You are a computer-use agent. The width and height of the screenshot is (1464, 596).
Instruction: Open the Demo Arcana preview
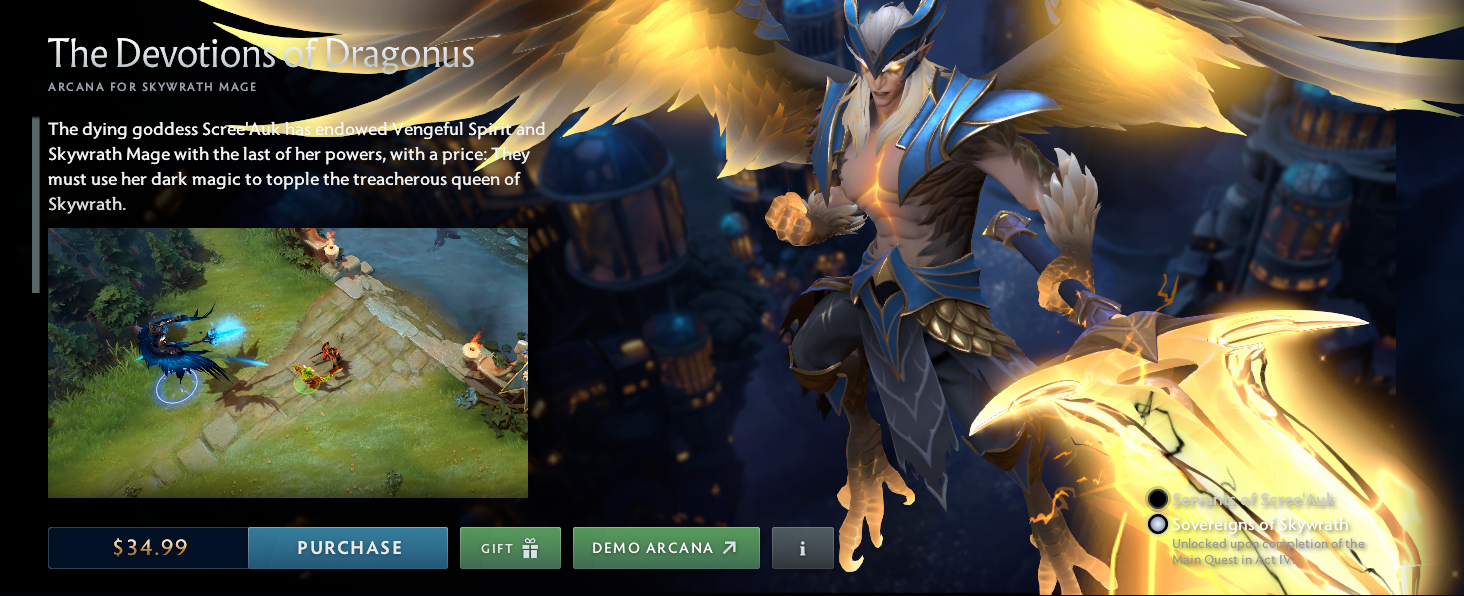coord(666,548)
